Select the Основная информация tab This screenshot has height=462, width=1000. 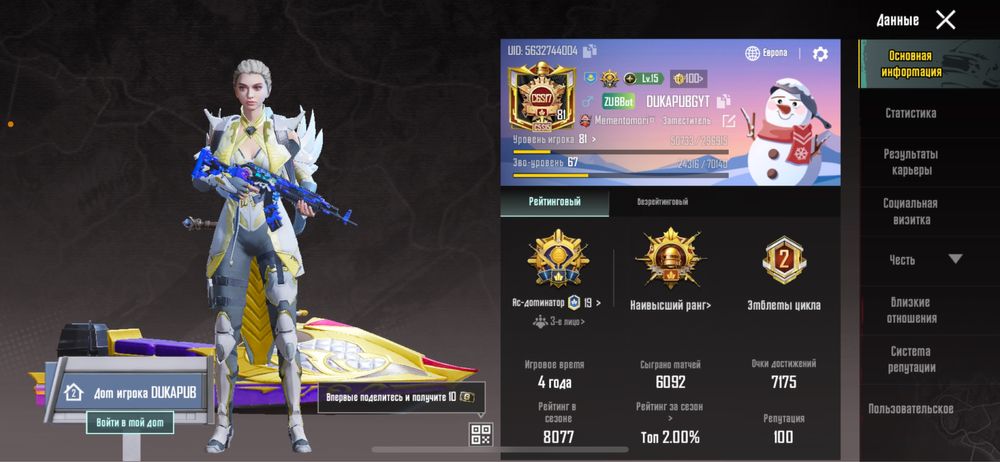(x=910, y=64)
